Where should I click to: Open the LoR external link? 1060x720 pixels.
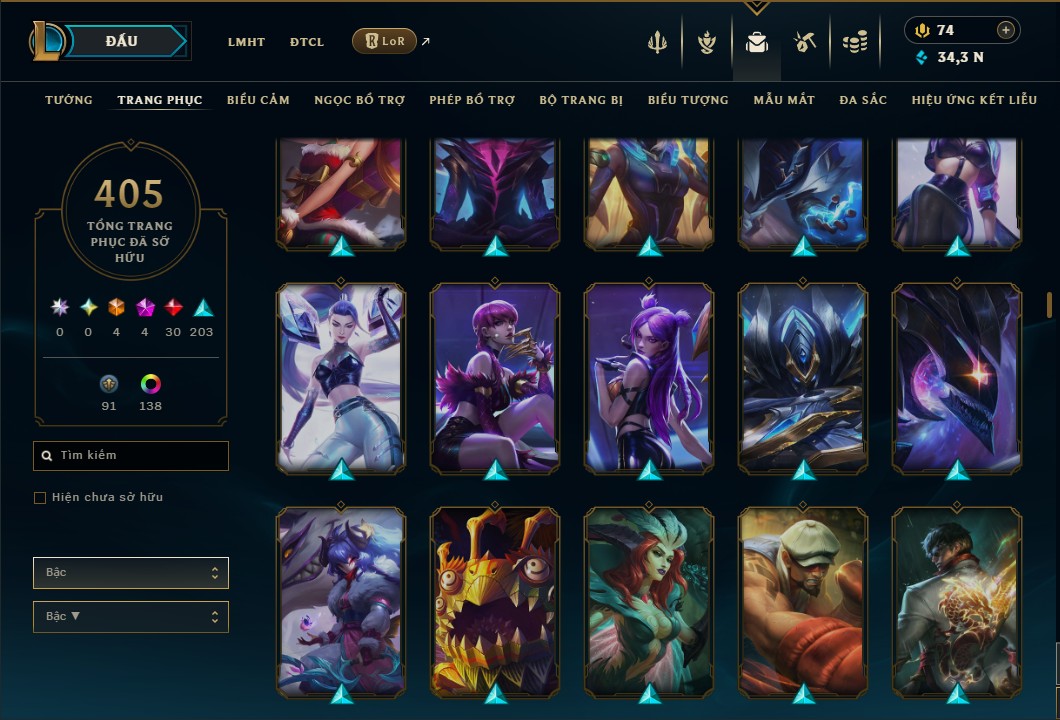point(385,41)
